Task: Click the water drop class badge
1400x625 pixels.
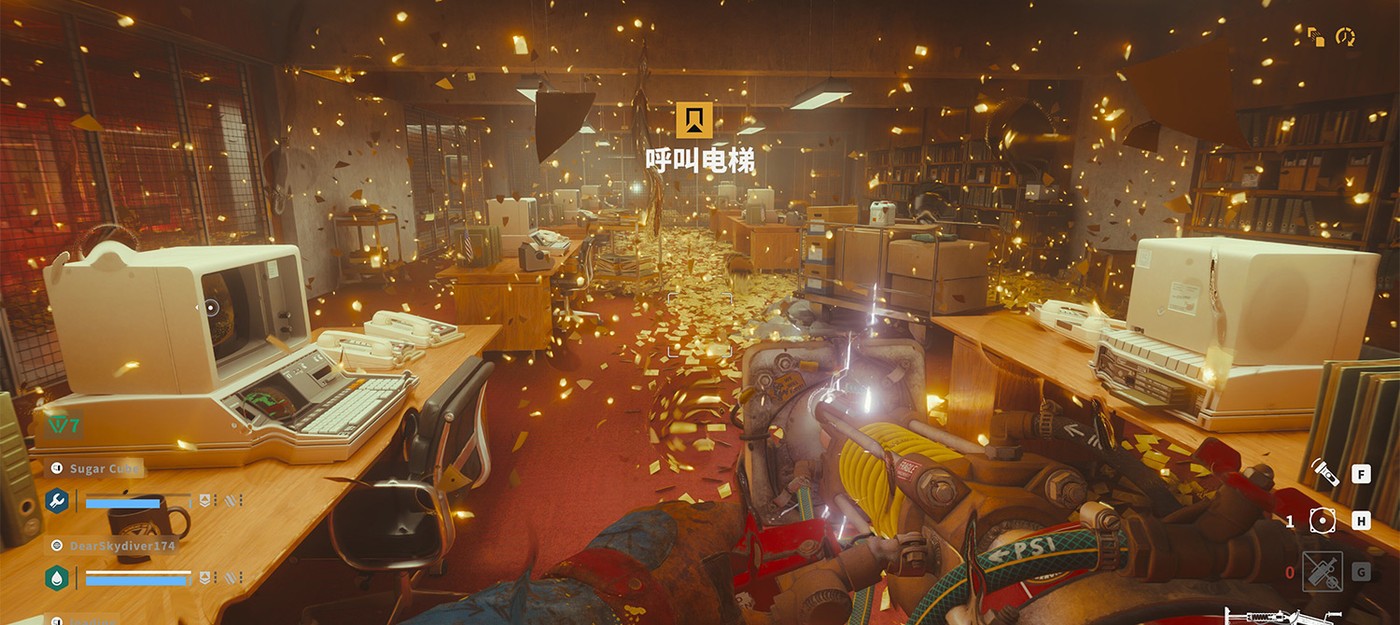Action: (x=57, y=578)
